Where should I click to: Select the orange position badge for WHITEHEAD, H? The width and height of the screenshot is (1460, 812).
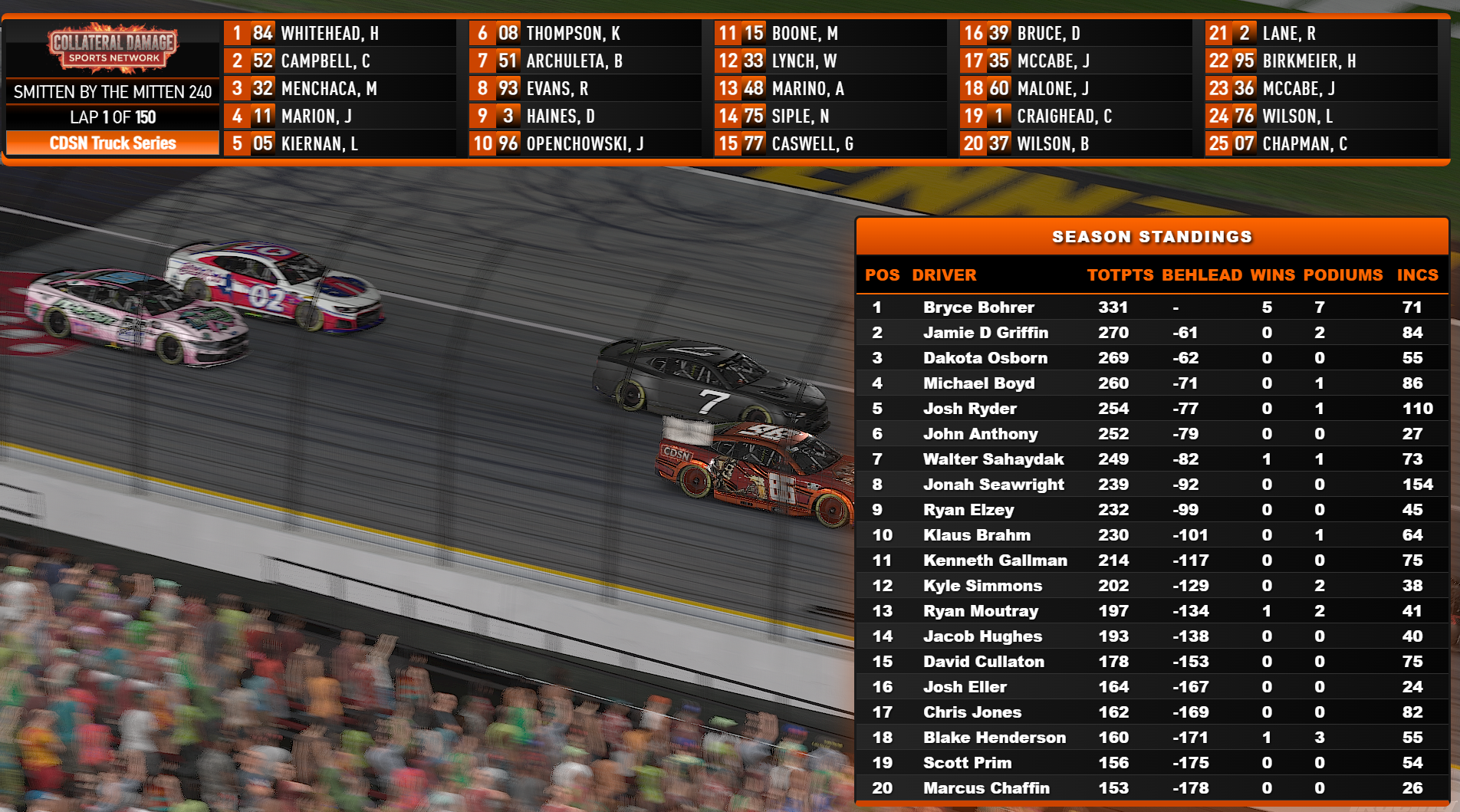tap(236, 33)
